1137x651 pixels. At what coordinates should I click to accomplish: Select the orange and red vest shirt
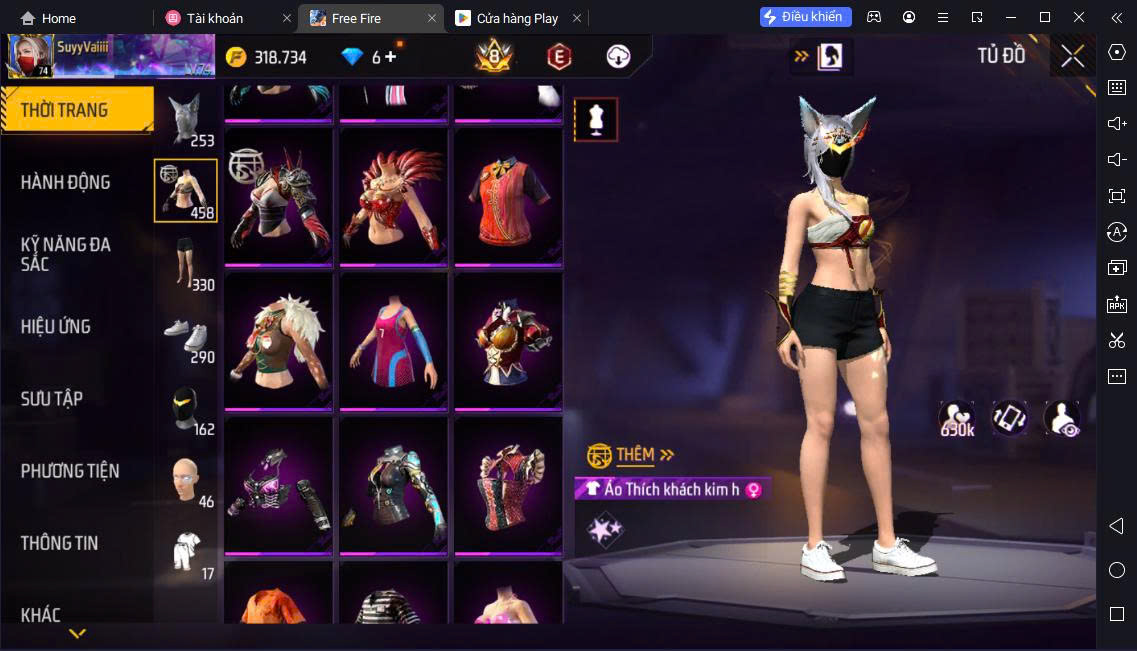pos(508,197)
